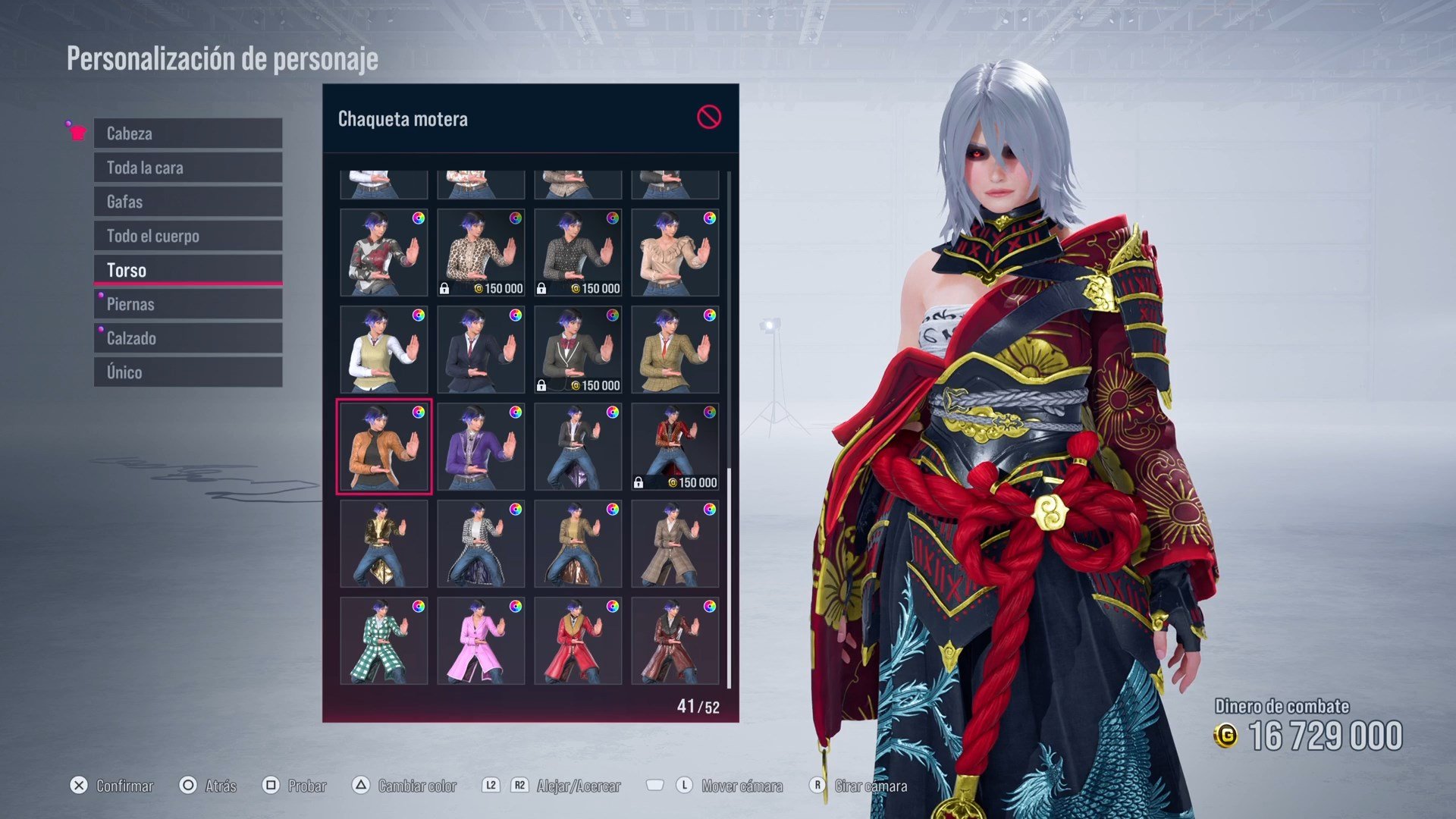Click the triangle button icon beside Cambiar color
This screenshot has width=1456, height=819.
[360, 786]
